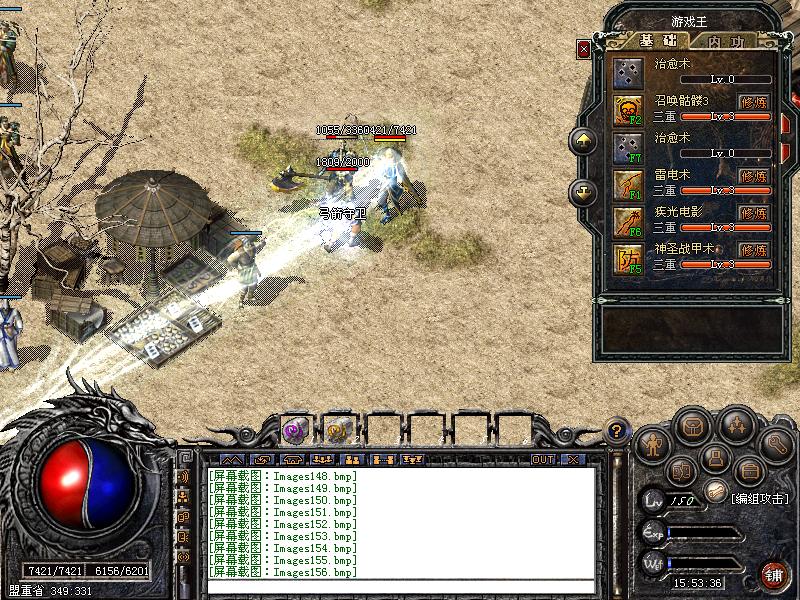Use the purple scroll in the hotbar
Viewport: 800px width, 600px height.
point(294,430)
